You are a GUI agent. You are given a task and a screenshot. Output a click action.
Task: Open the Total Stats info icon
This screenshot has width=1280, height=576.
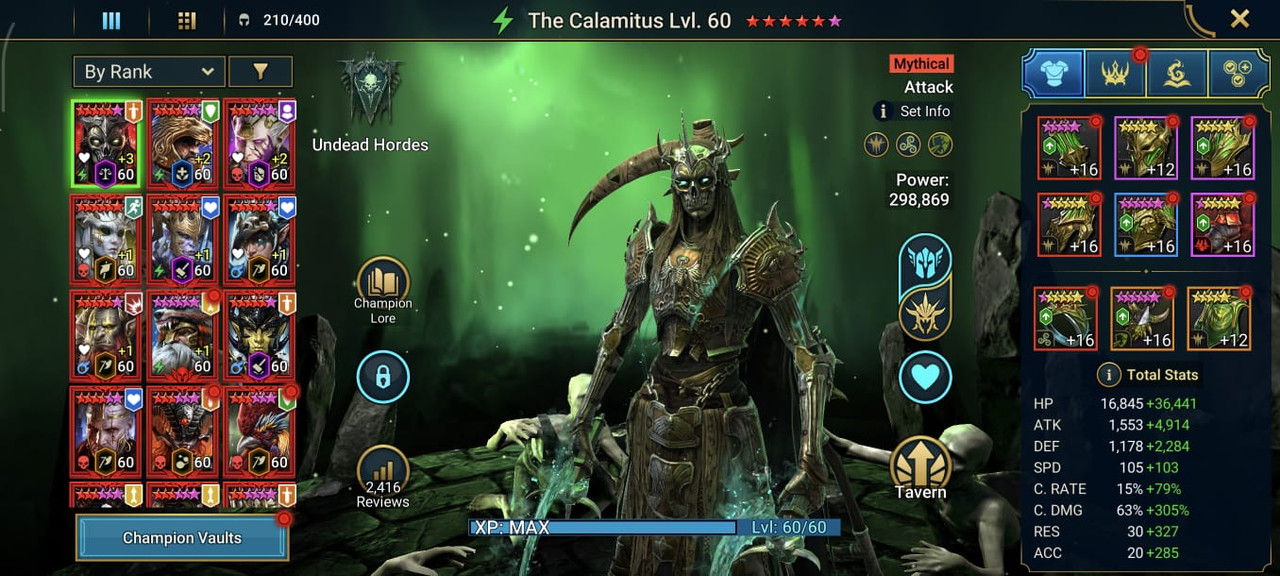click(x=1108, y=375)
